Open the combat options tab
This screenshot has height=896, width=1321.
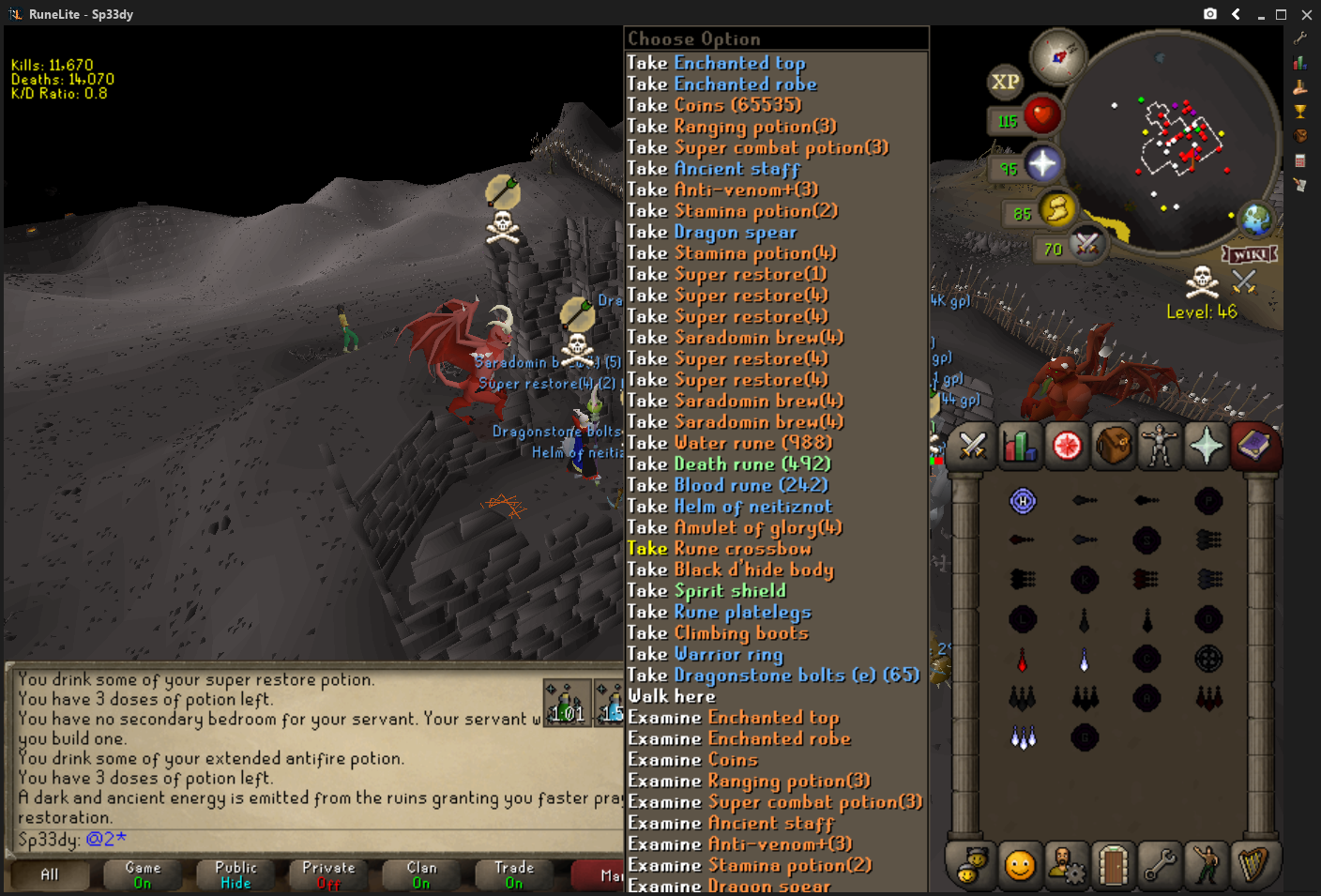[972, 446]
